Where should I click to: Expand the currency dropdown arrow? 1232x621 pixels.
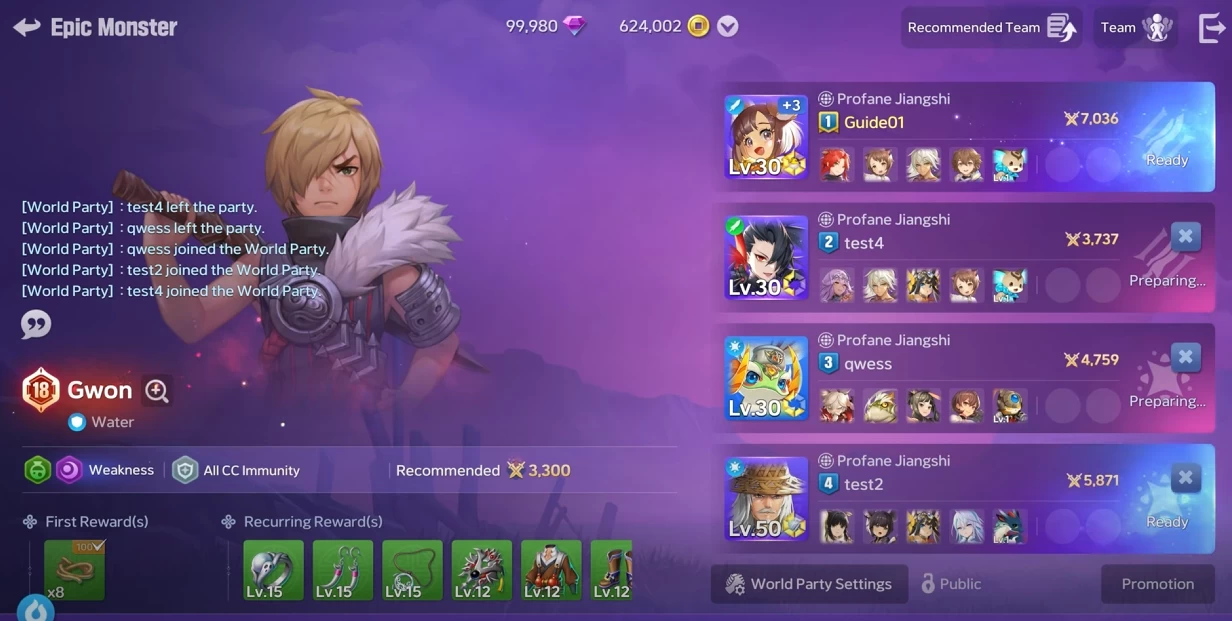(x=728, y=27)
